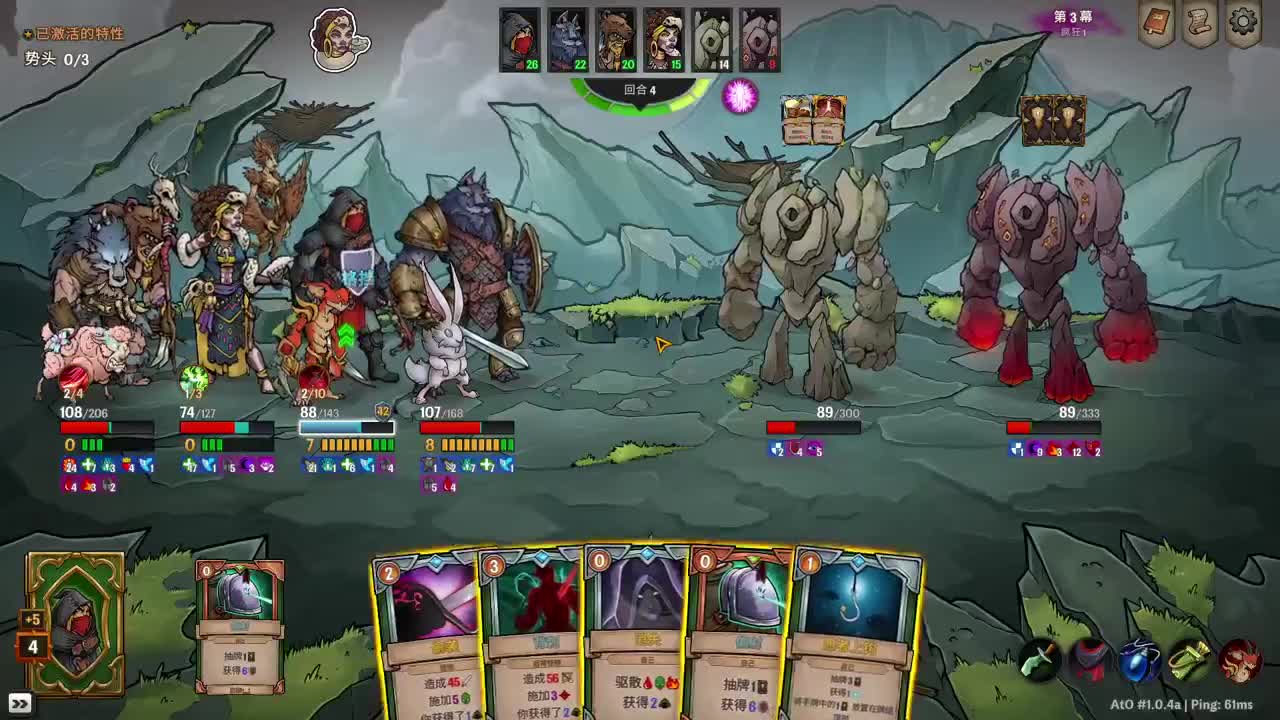Use the blue potion item bottom-right
The width and height of the screenshot is (1280, 720).
coord(1138,660)
